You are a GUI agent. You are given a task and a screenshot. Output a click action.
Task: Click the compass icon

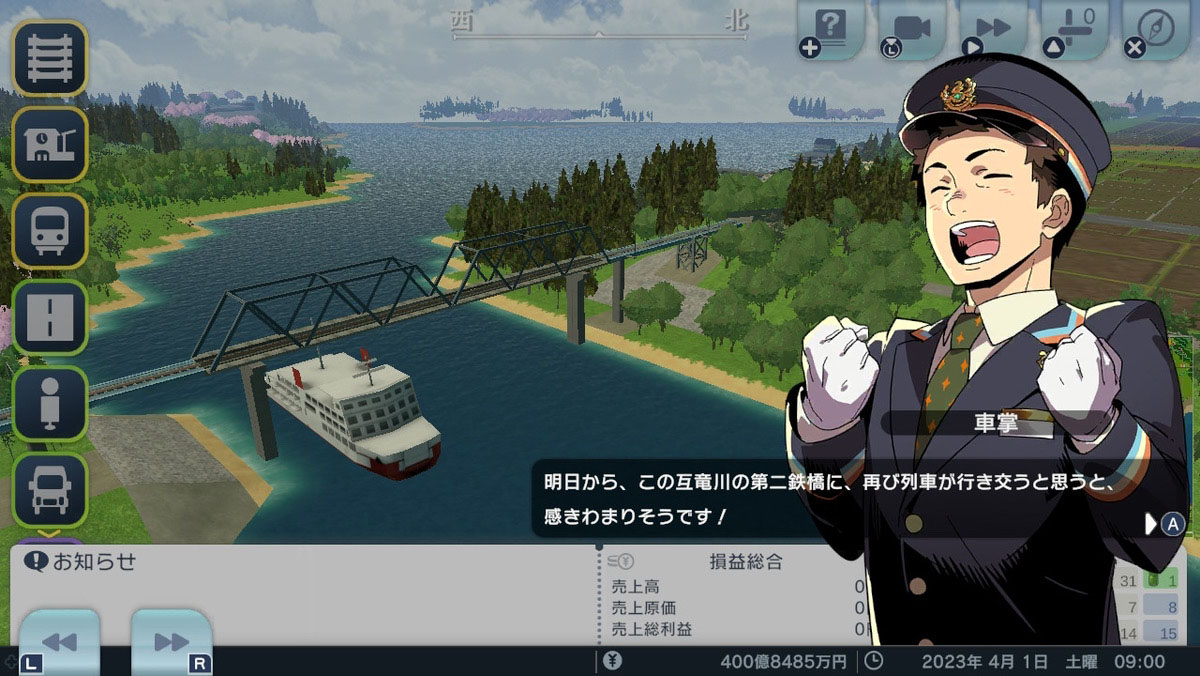(1155, 27)
